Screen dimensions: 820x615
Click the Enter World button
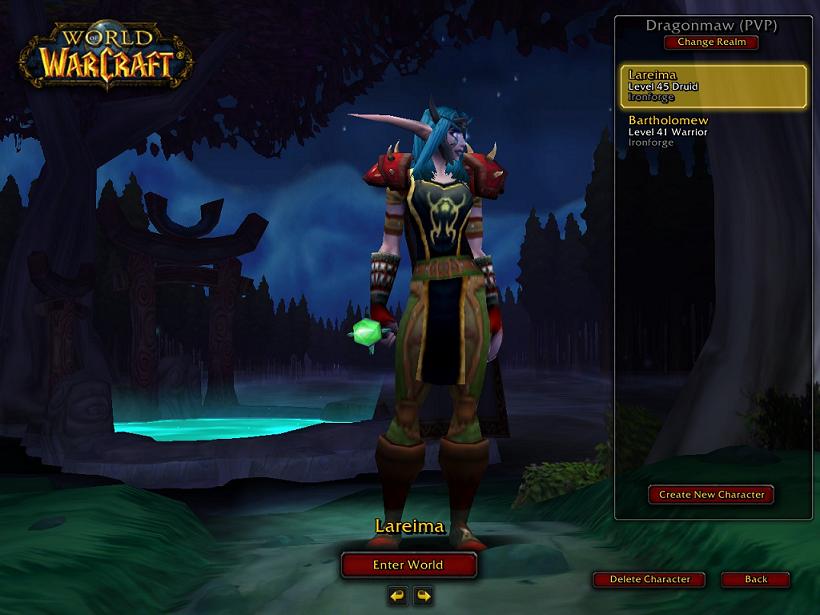408,565
